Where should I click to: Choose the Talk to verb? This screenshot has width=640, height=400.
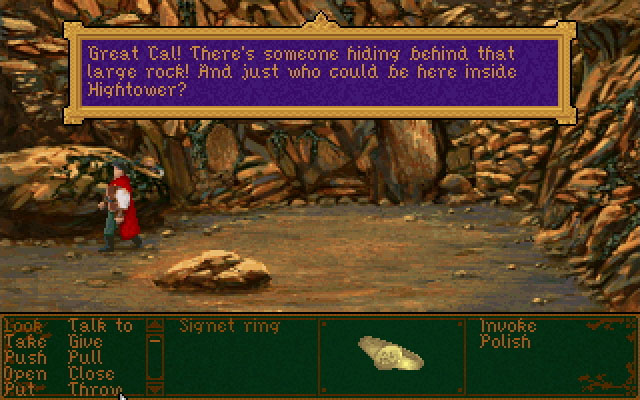pos(100,326)
